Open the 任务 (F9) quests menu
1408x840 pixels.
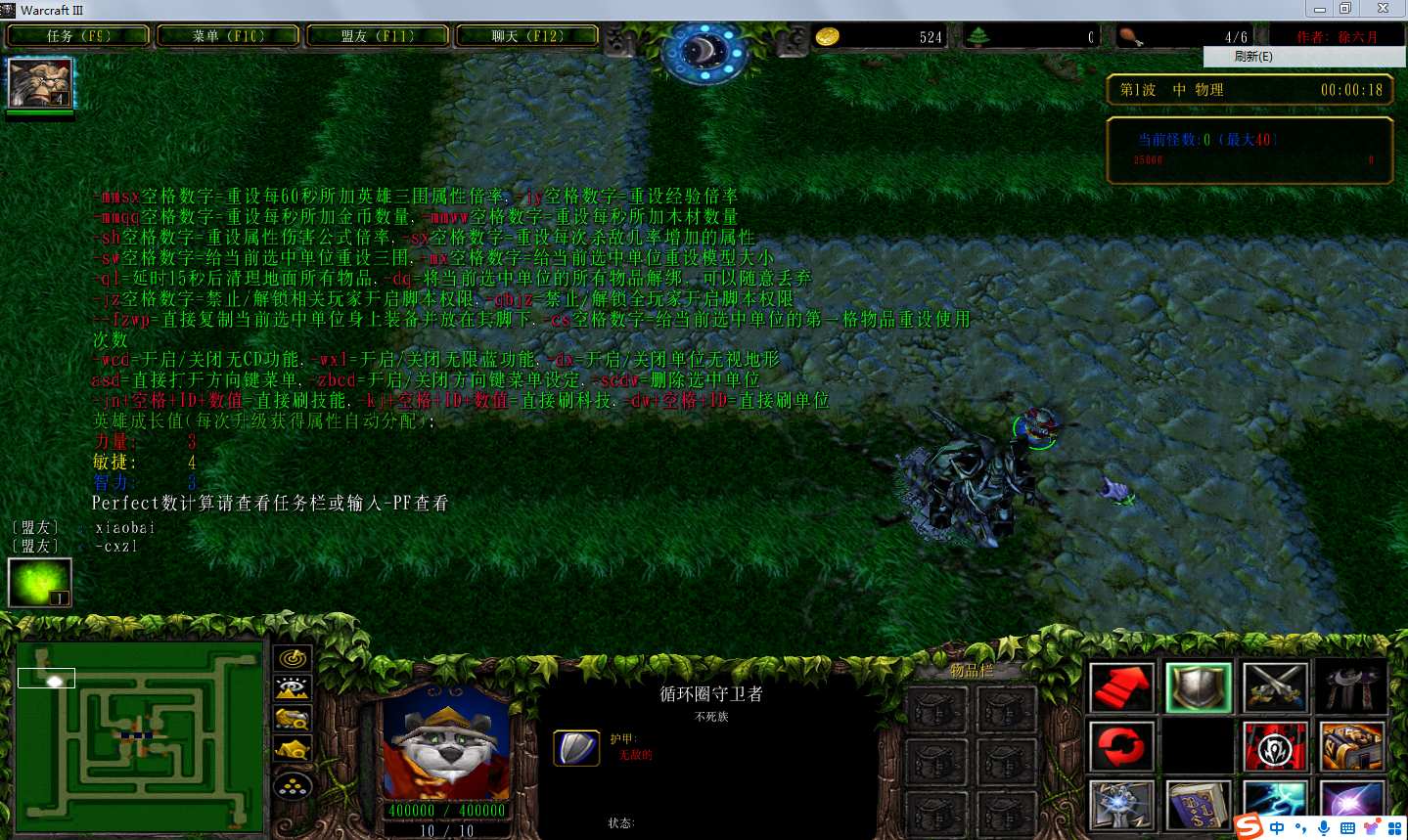click(78, 36)
